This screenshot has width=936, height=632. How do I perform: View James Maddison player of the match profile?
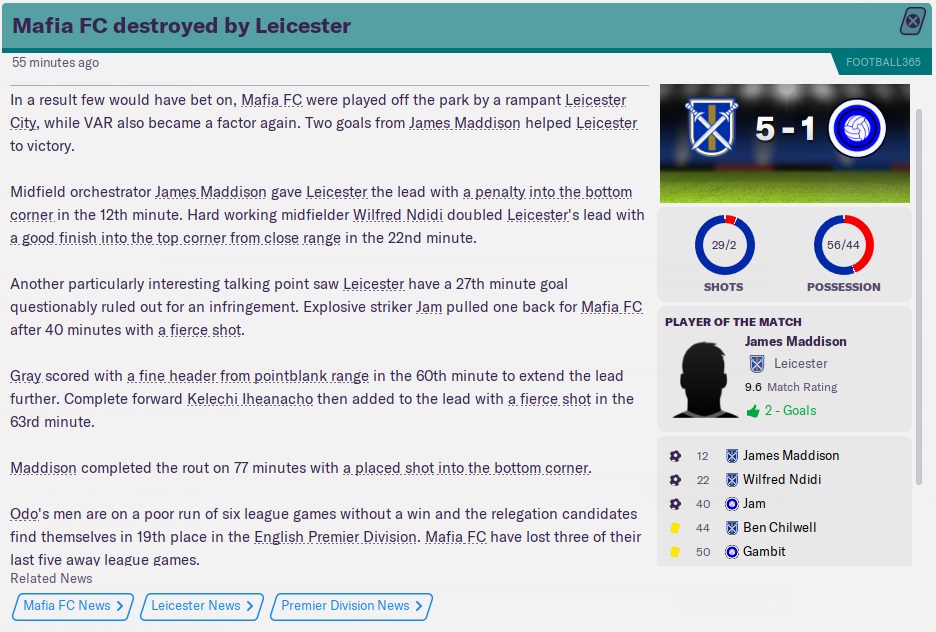[x=795, y=342]
